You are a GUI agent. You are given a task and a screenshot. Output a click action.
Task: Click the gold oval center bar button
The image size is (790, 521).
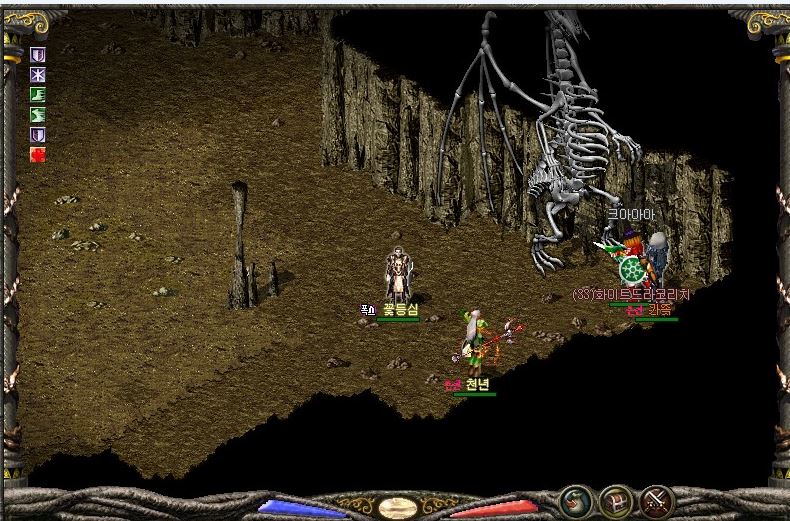[x=397, y=507]
